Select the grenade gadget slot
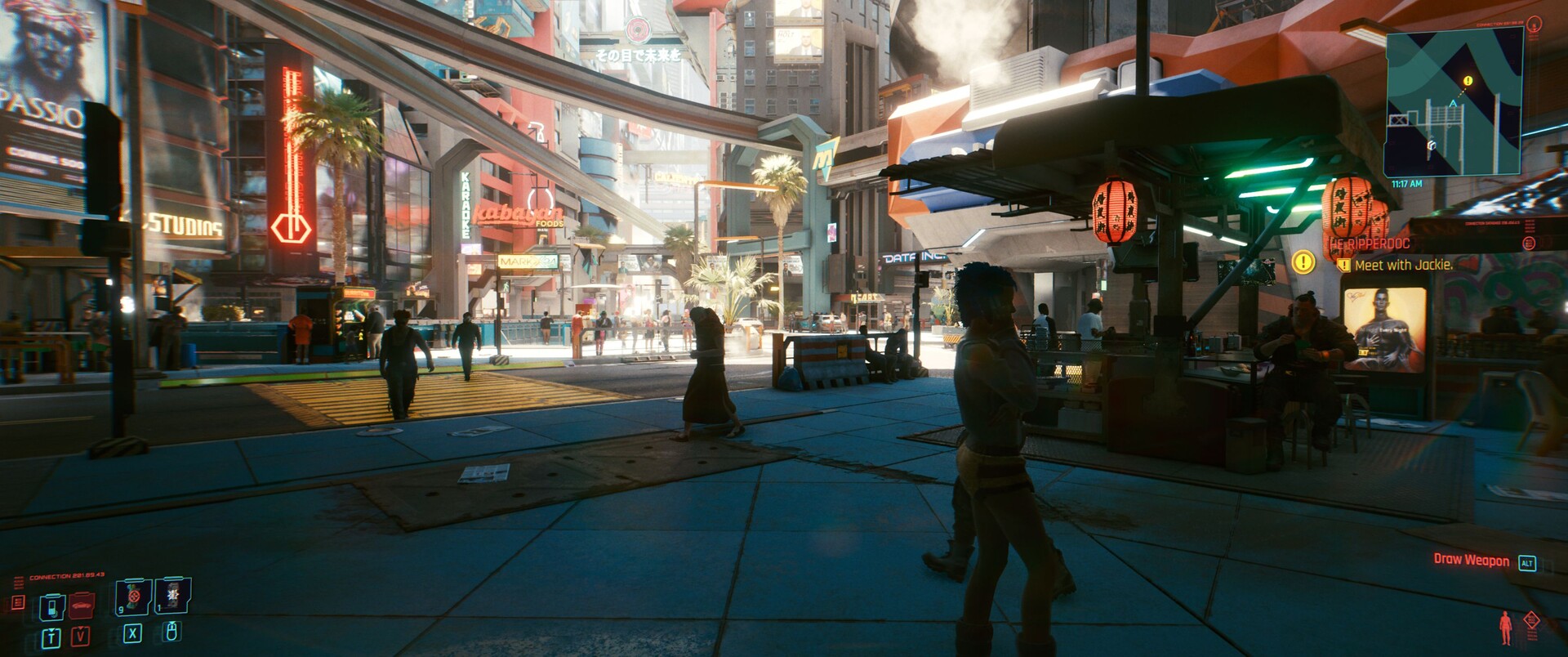This screenshot has height=657, width=1568. point(172,597)
